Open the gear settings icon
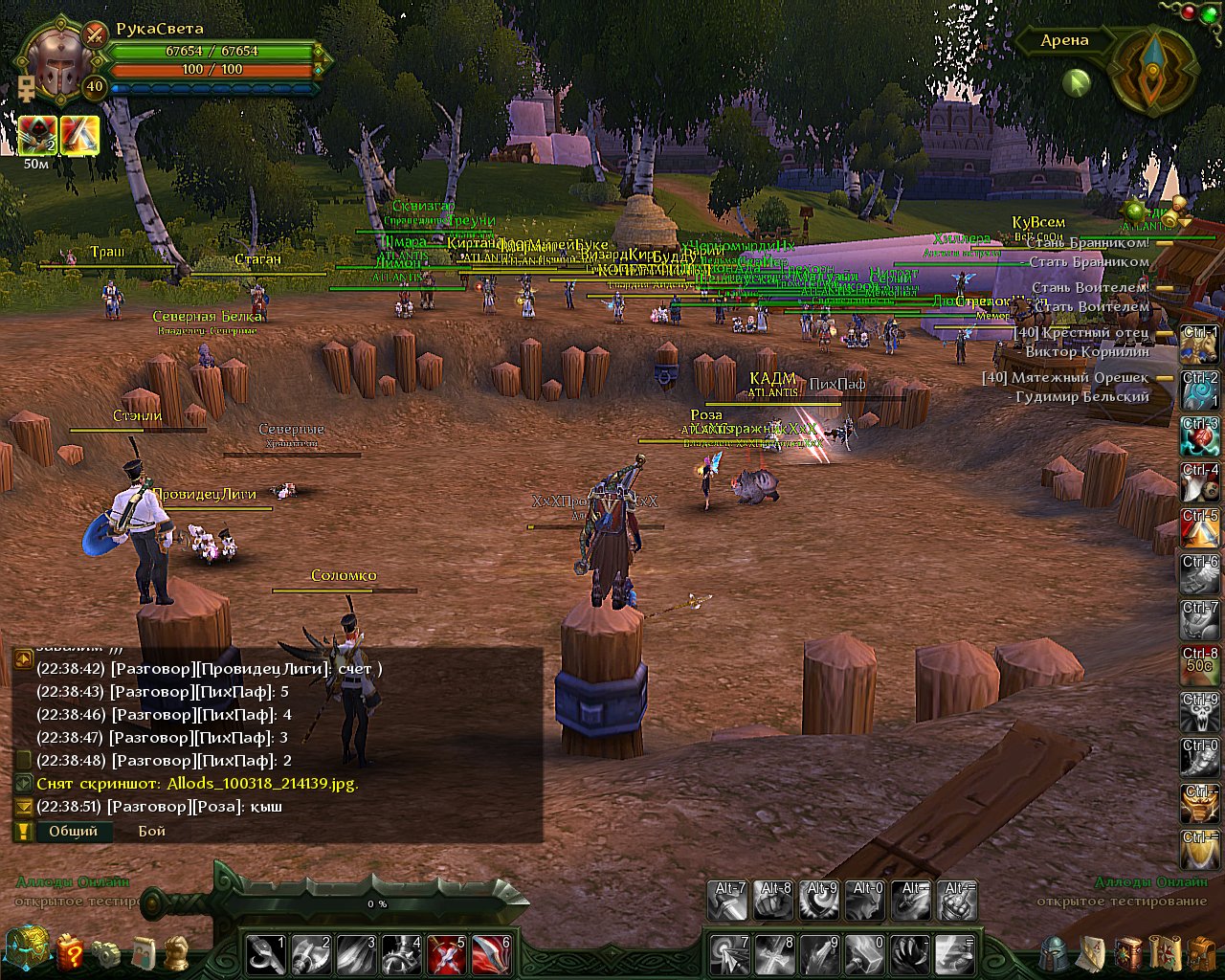 107,953
